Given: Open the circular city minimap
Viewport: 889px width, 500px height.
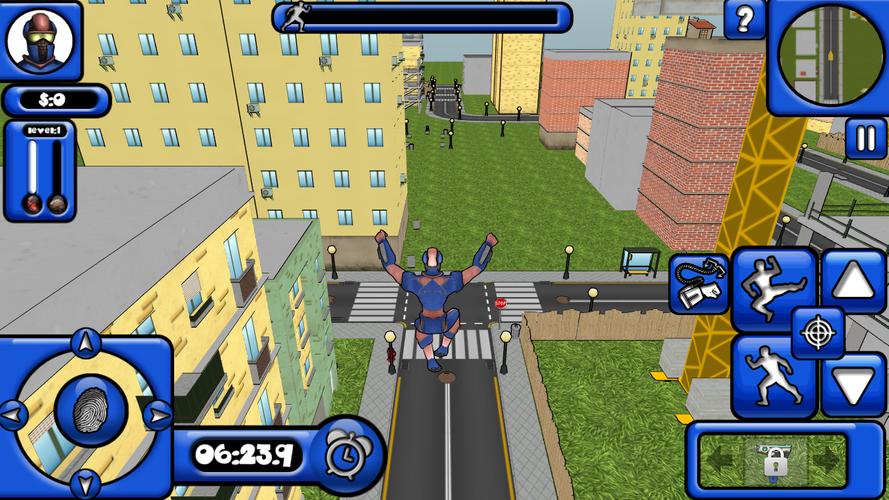Looking at the screenshot, I should click(831, 53).
